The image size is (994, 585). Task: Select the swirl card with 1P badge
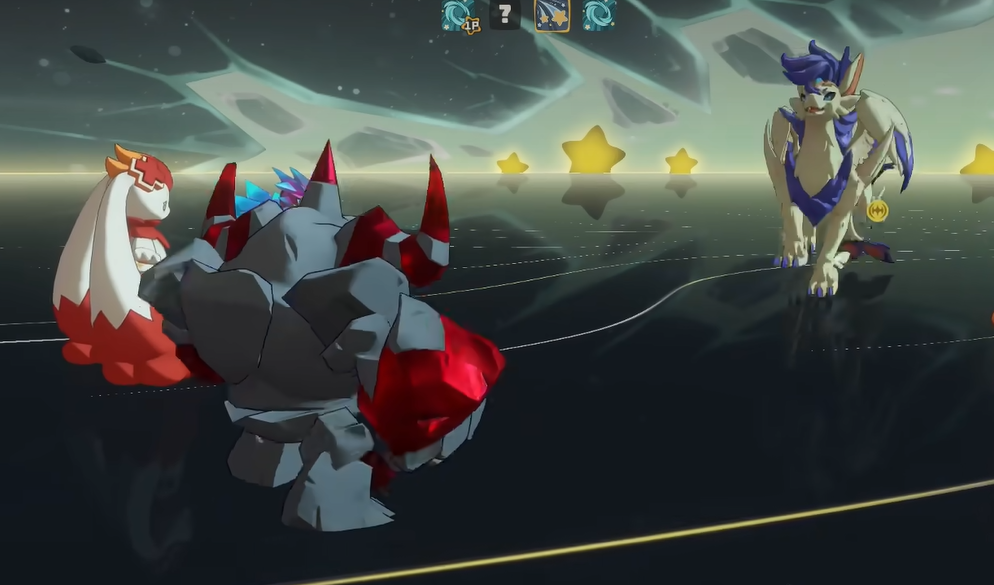[x=459, y=15]
